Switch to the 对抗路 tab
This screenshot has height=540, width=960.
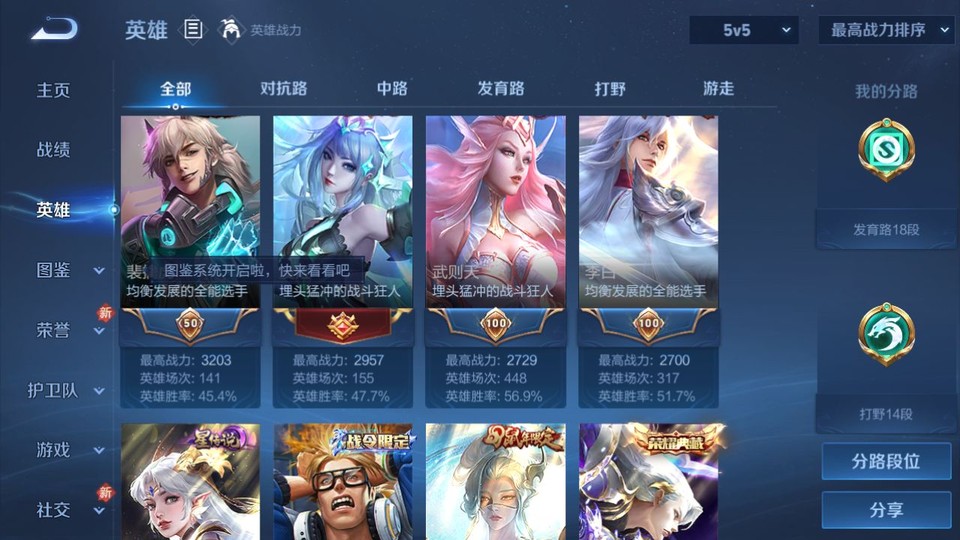pyautogui.click(x=283, y=88)
